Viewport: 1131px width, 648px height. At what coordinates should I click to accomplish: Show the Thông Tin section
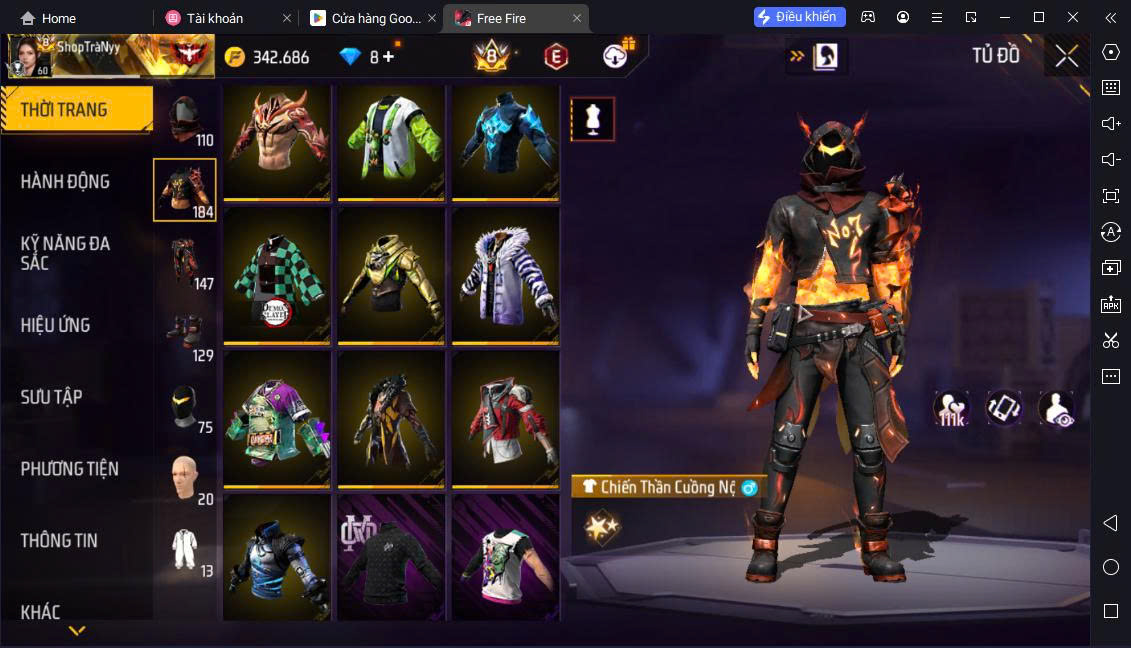click(x=59, y=541)
